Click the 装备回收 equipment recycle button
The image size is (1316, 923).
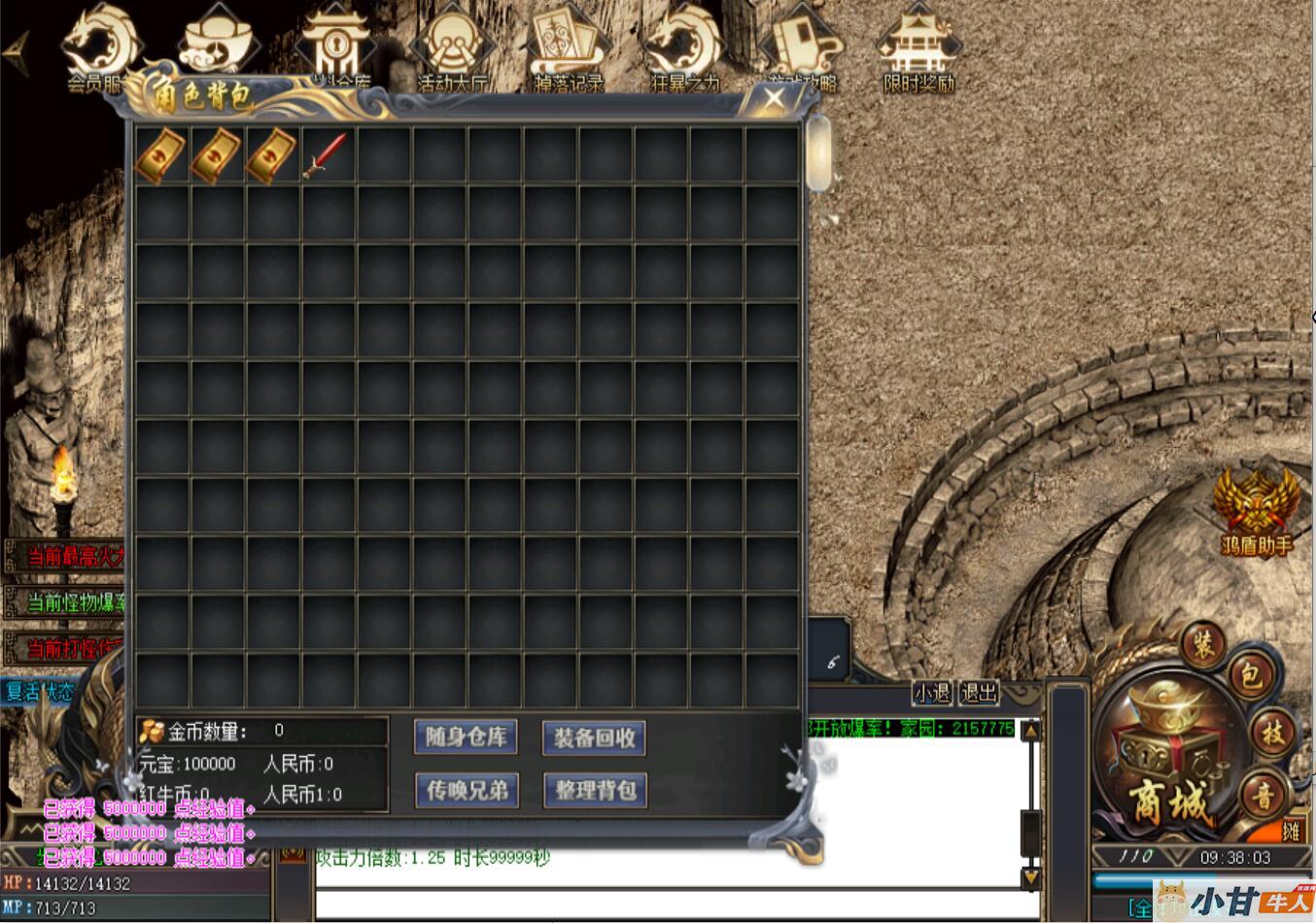[x=594, y=737]
